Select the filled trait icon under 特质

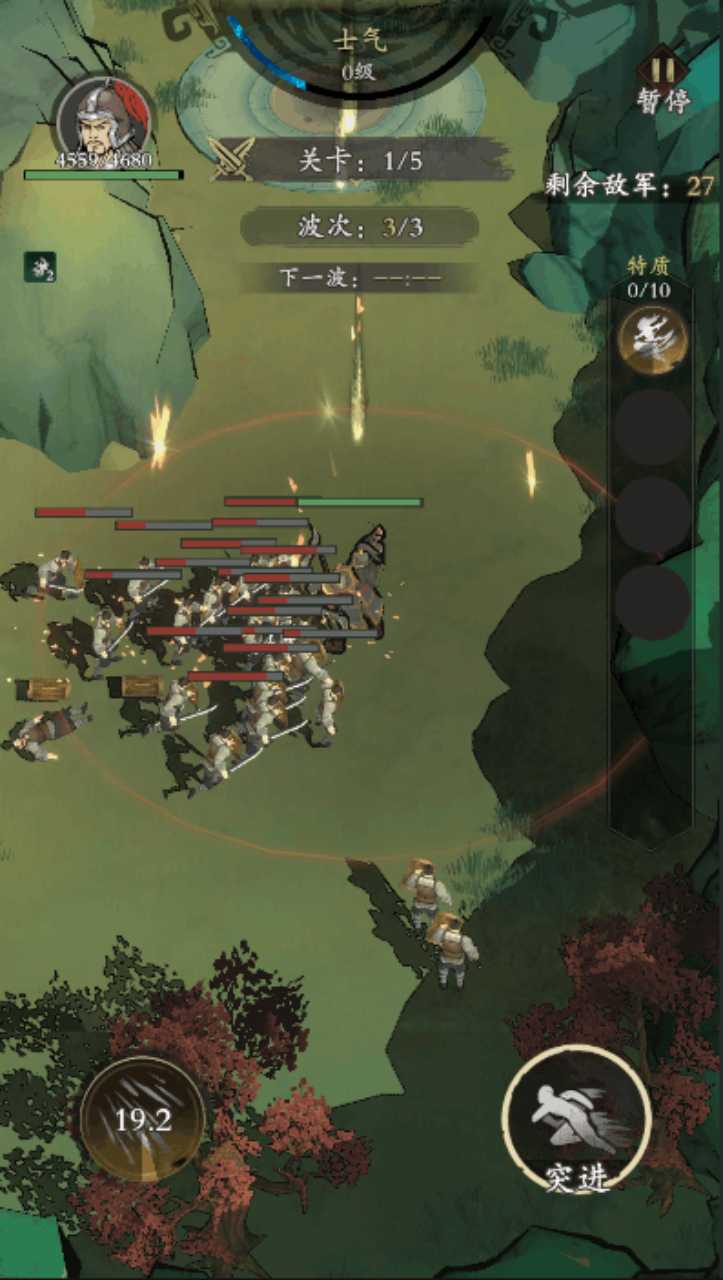point(652,340)
